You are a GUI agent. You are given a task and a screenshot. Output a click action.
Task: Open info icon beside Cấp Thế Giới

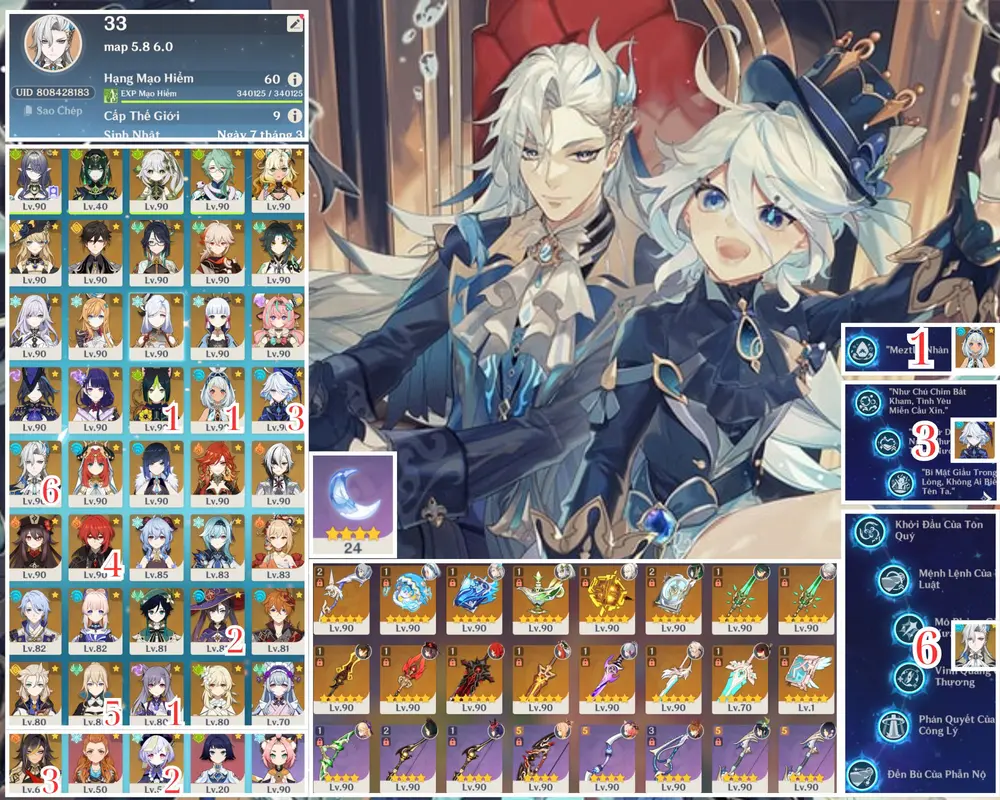tap(294, 116)
